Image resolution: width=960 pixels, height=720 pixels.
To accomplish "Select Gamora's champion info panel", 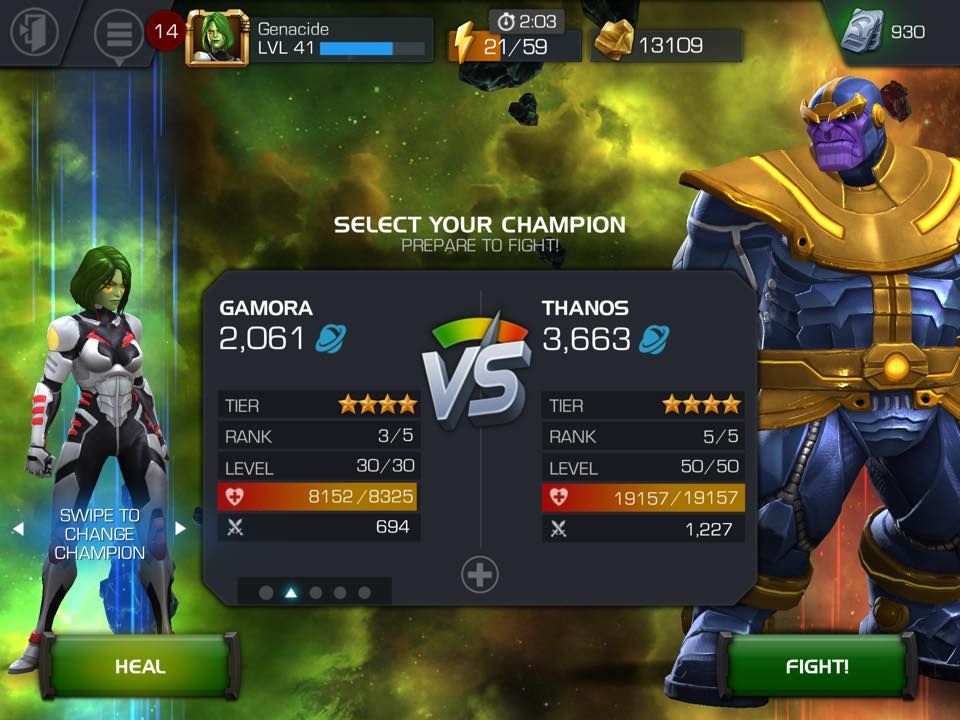I will tap(318, 420).
